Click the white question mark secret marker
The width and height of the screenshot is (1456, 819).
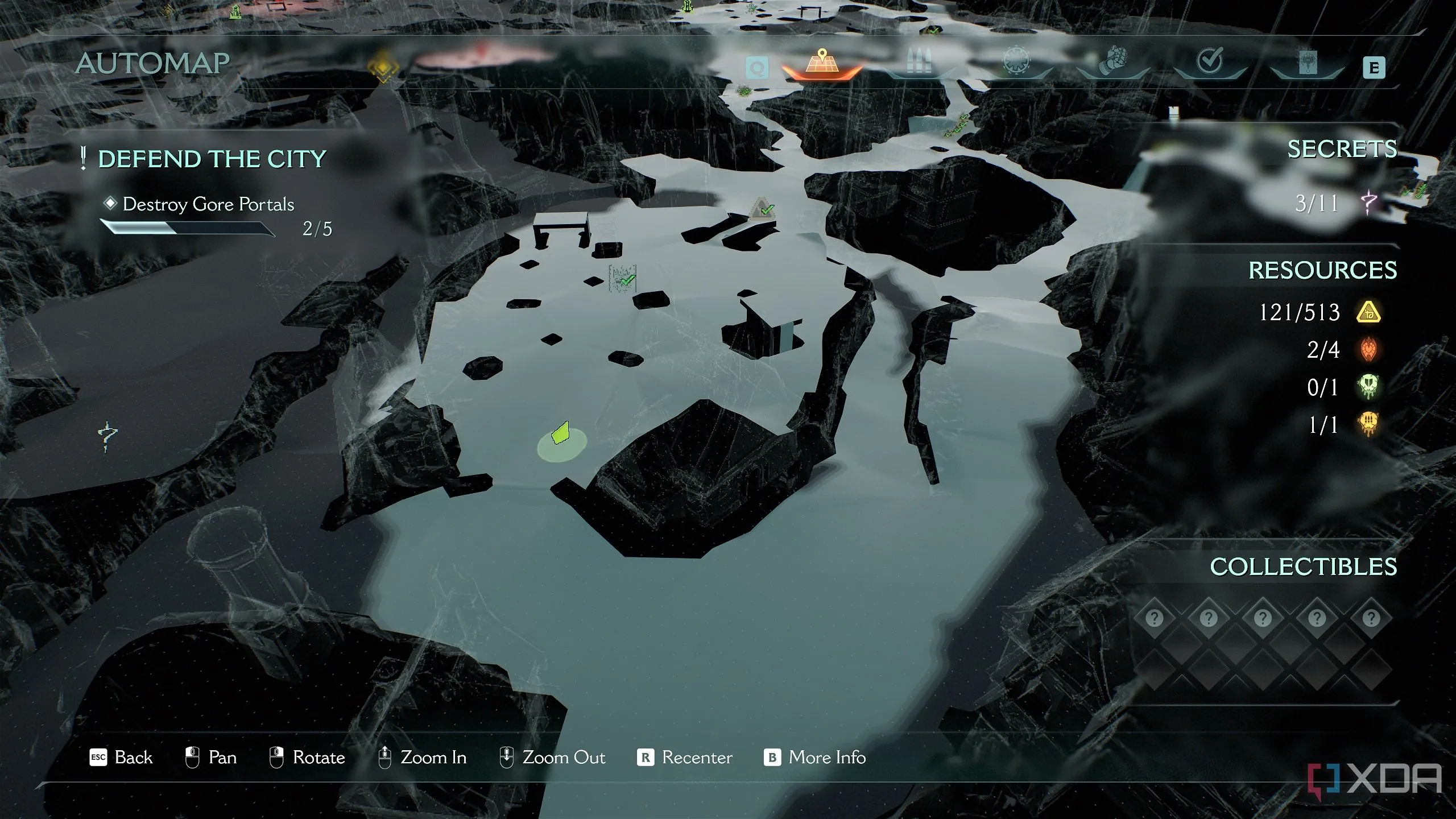(107, 437)
